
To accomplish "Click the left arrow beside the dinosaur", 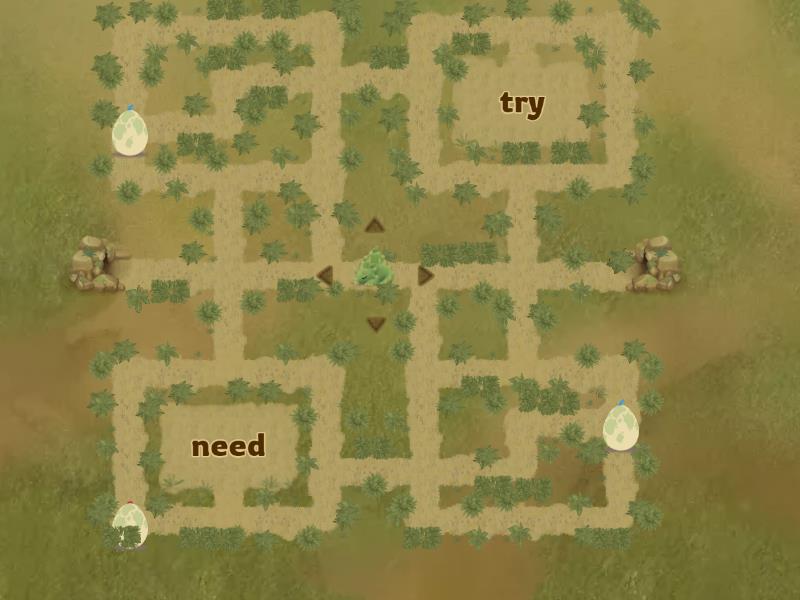I will (324, 275).
